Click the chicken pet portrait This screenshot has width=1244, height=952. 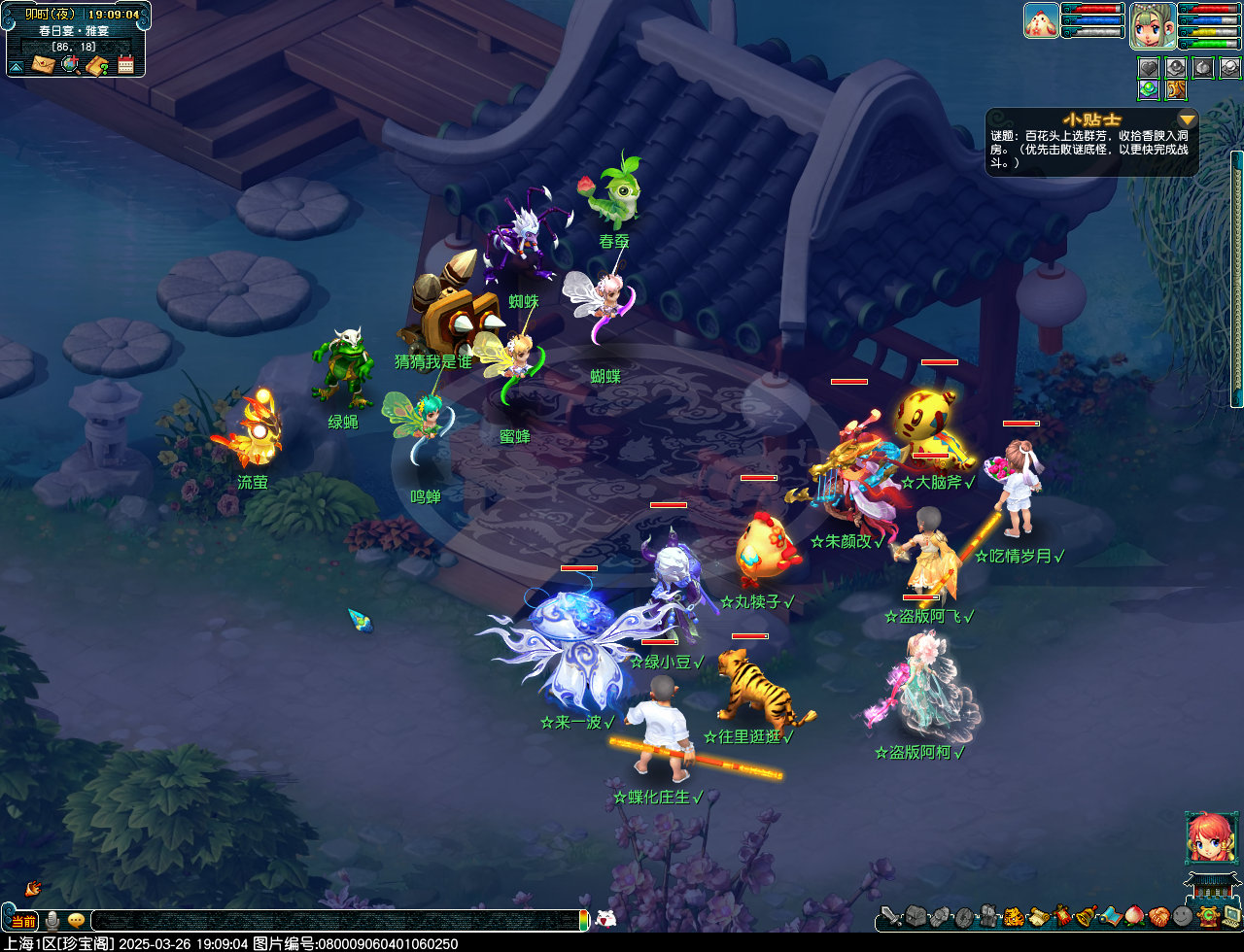coord(1041,20)
